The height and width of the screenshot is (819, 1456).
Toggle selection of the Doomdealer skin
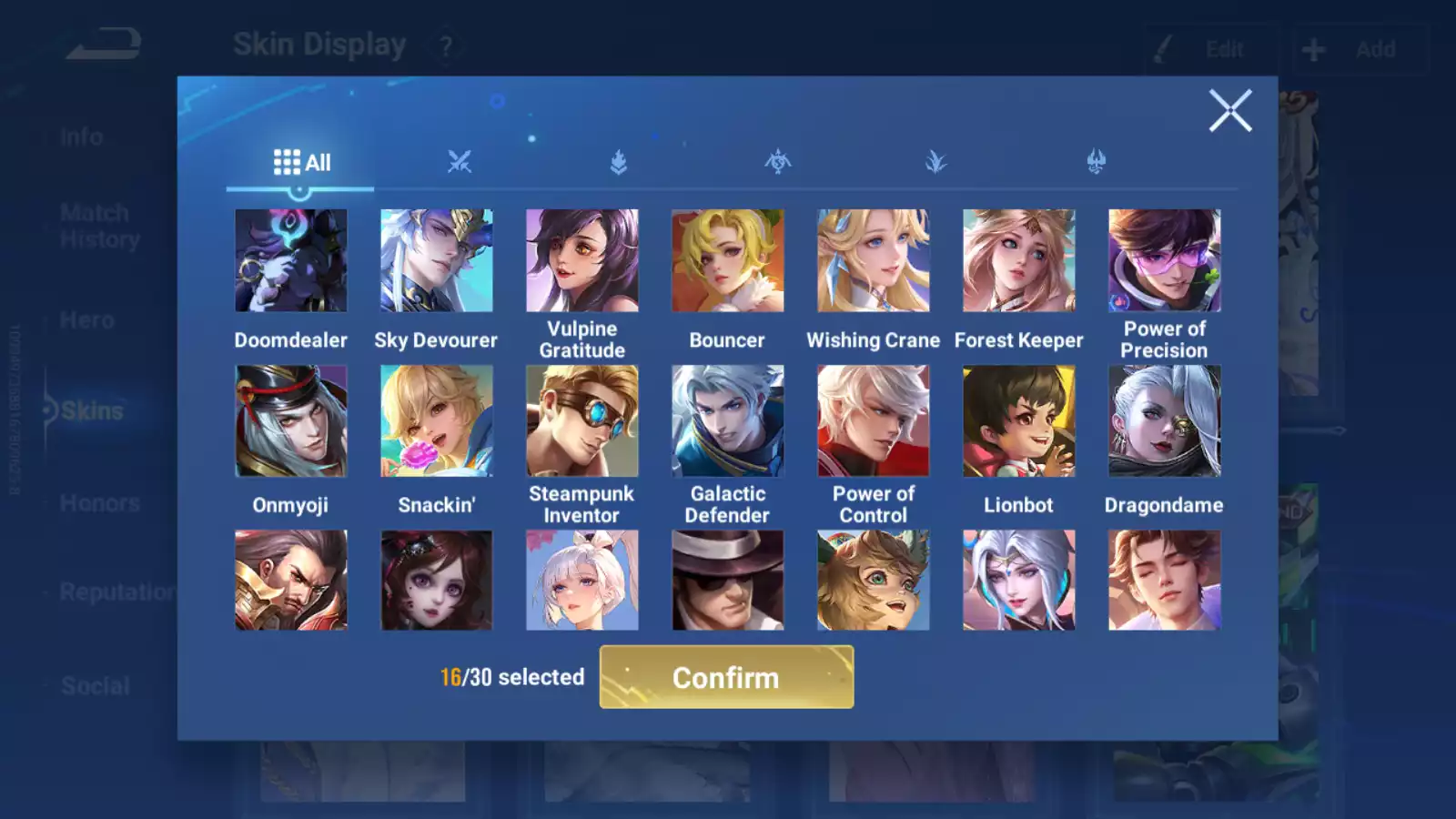tap(291, 259)
